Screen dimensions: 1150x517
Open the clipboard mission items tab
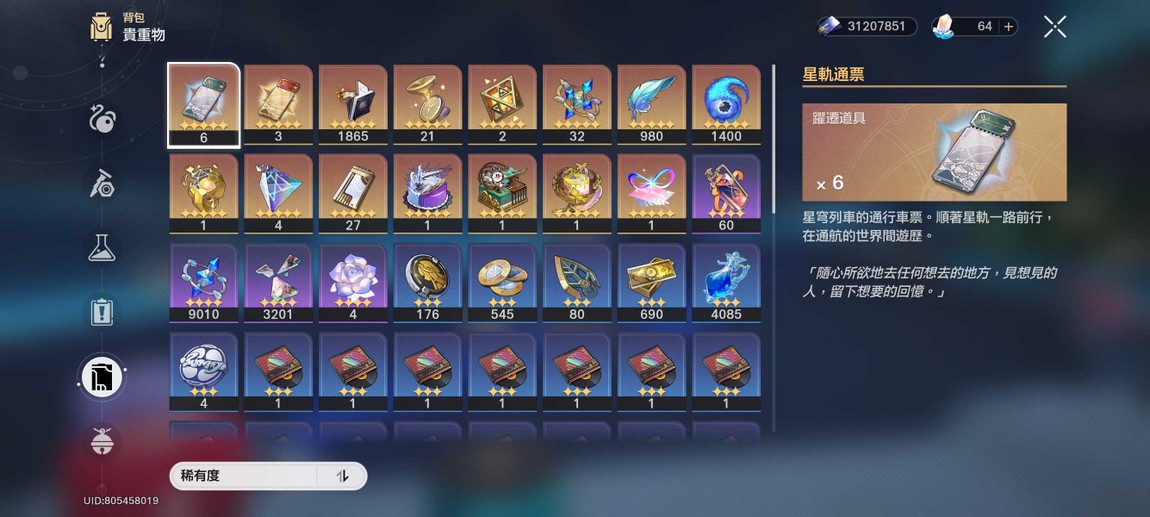101,312
